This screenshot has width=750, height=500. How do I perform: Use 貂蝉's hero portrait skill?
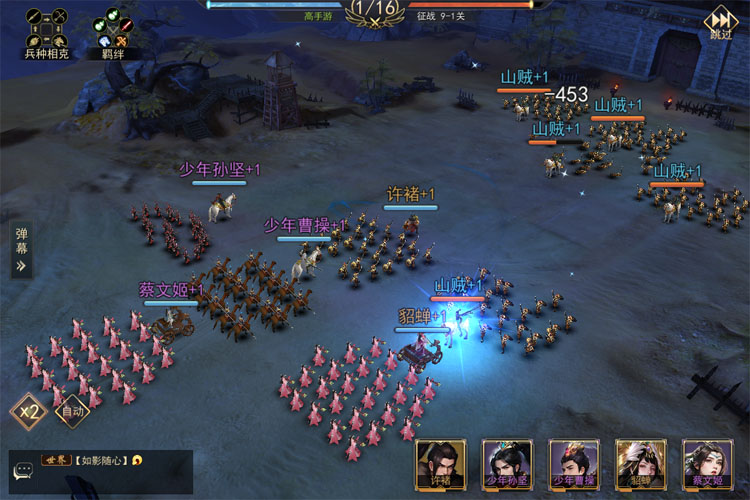coord(640,466)
